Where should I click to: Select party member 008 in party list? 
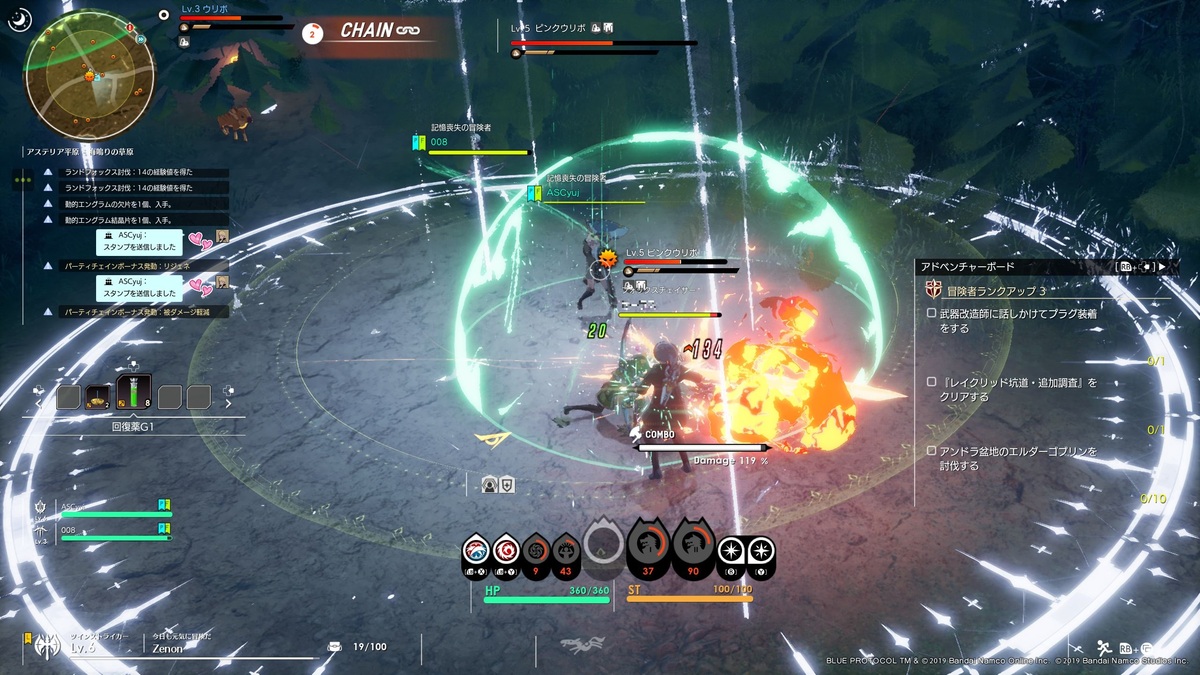tap(110, 534)
